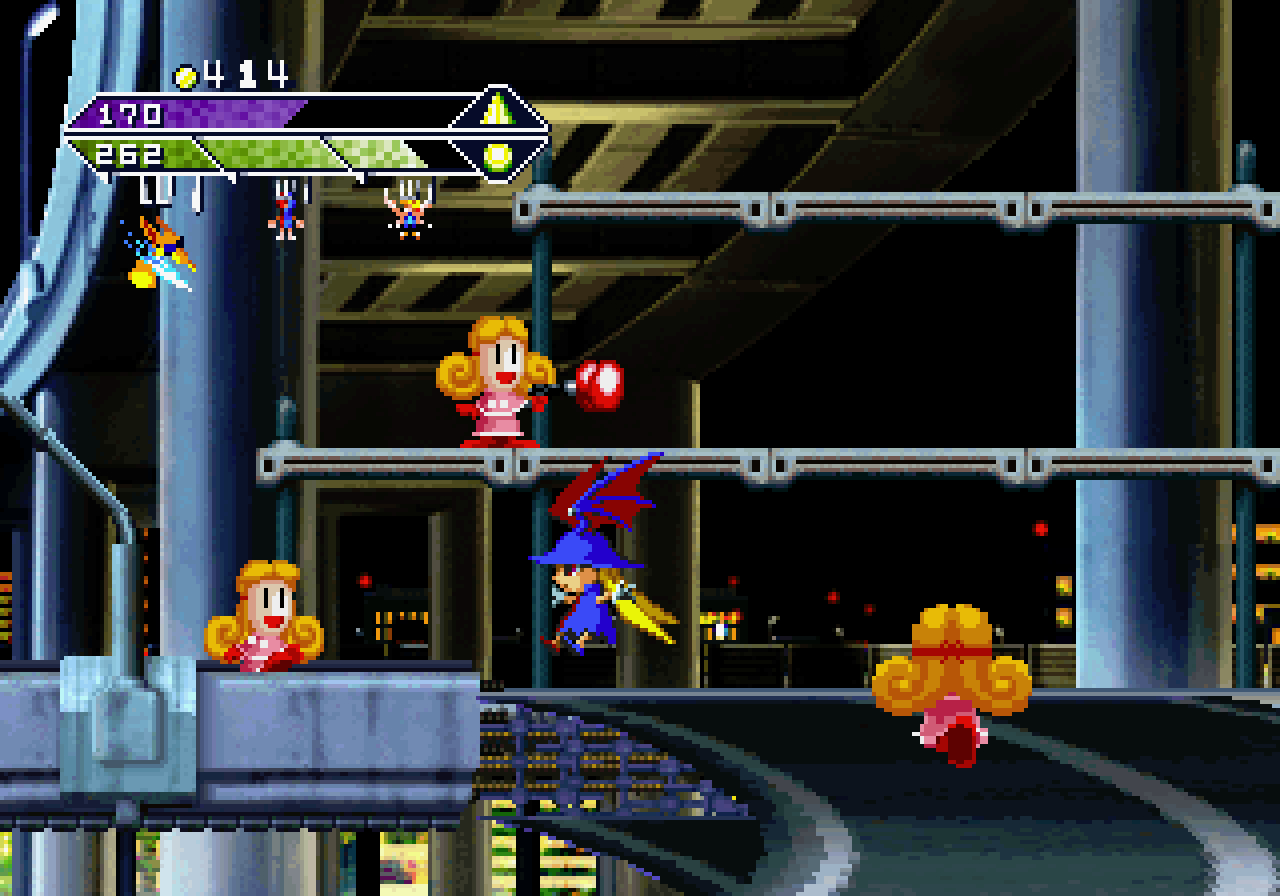Click the yellow triangle icon on purple bar
1280x896 pixels.
(496, 112)
